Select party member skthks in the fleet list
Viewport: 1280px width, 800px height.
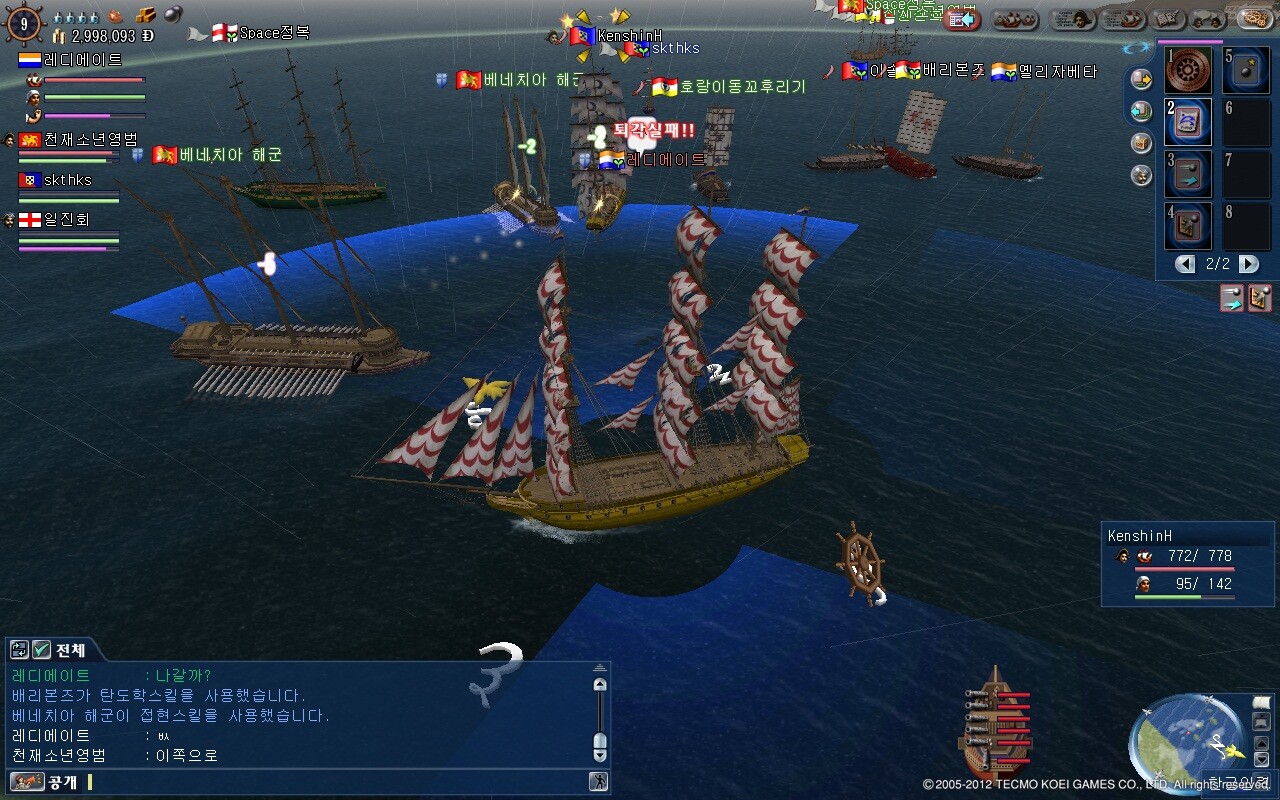[67, 180]
